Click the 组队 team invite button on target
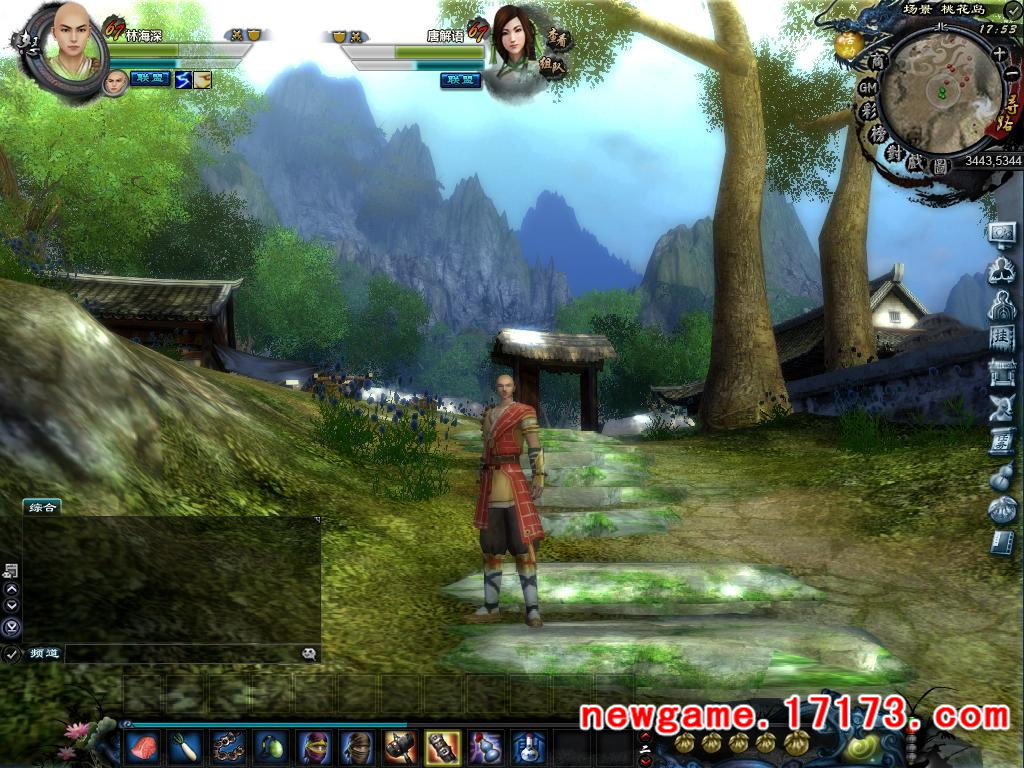1024x768 pixels. coord(553,66)
